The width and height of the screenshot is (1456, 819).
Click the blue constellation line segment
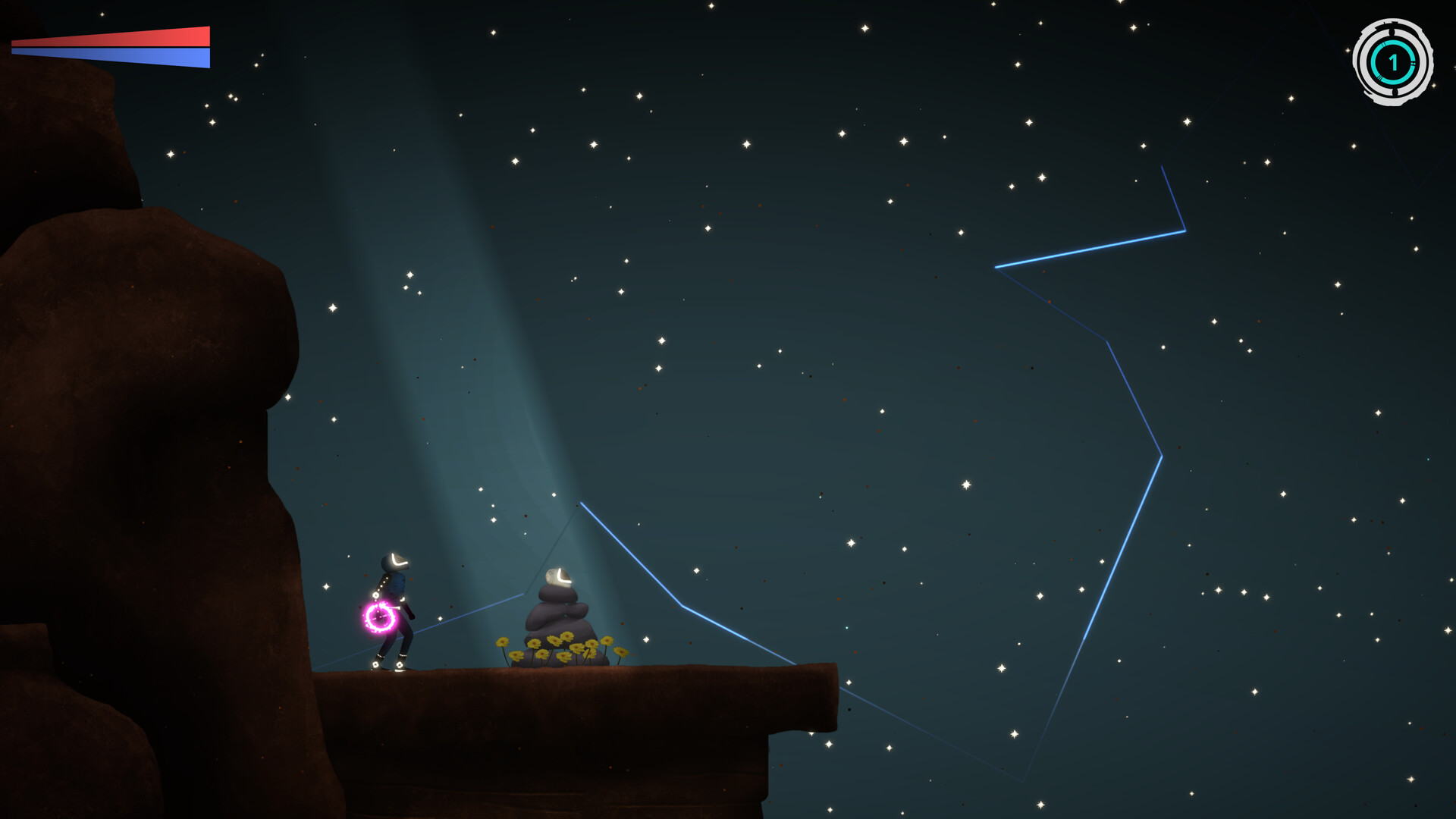[1092, 250]
